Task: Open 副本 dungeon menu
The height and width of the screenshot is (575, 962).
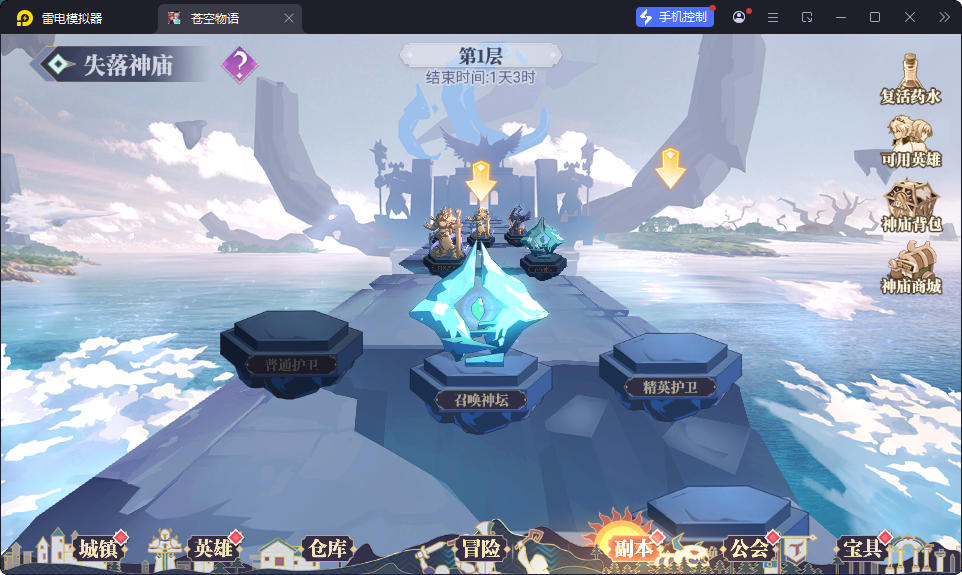Action: 633,548
